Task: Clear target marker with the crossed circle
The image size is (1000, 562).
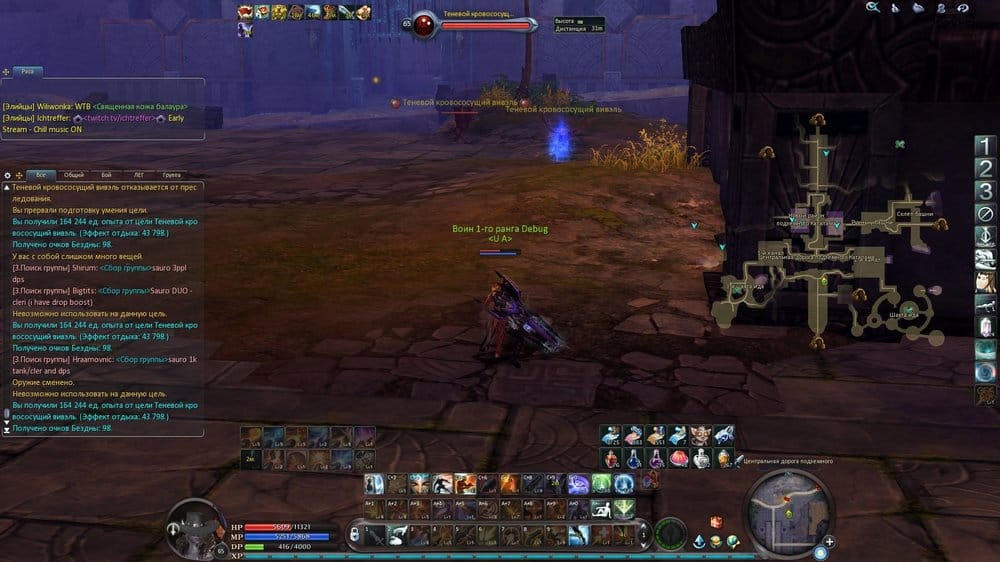Action: pos(985,213)
